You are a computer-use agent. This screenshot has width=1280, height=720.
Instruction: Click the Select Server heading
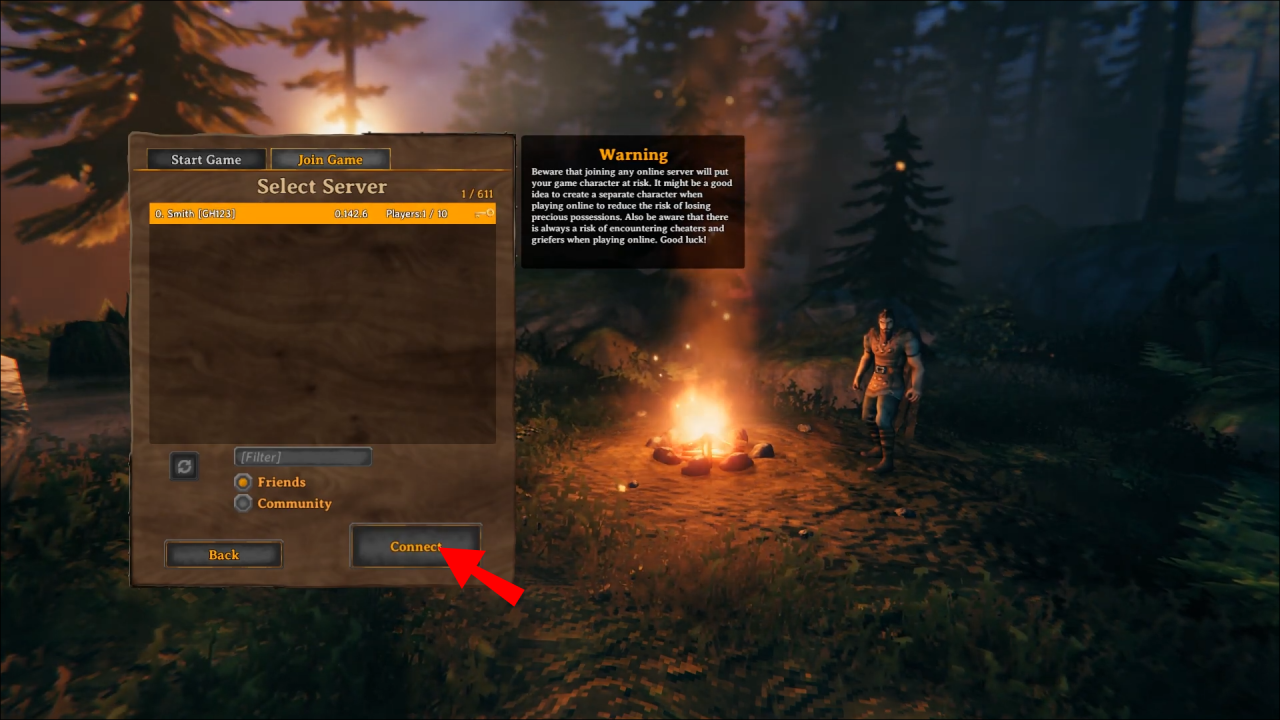coord(322,187)
